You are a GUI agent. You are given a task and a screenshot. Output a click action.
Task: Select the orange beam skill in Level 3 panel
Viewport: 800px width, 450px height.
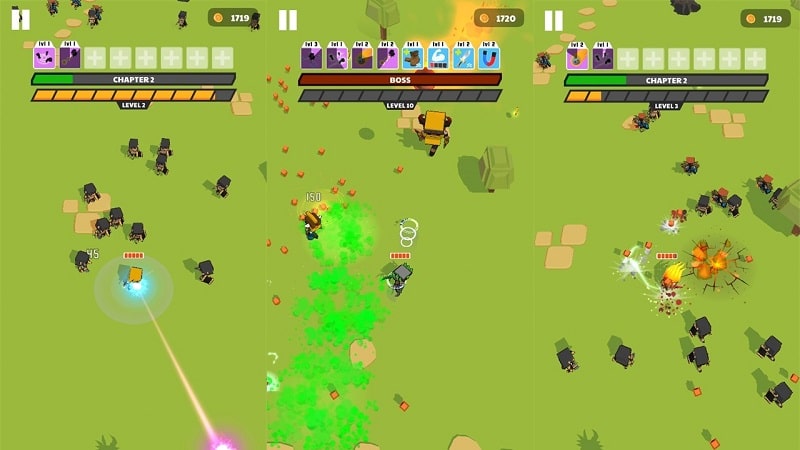pyautogui.click(x=577, y=57)
